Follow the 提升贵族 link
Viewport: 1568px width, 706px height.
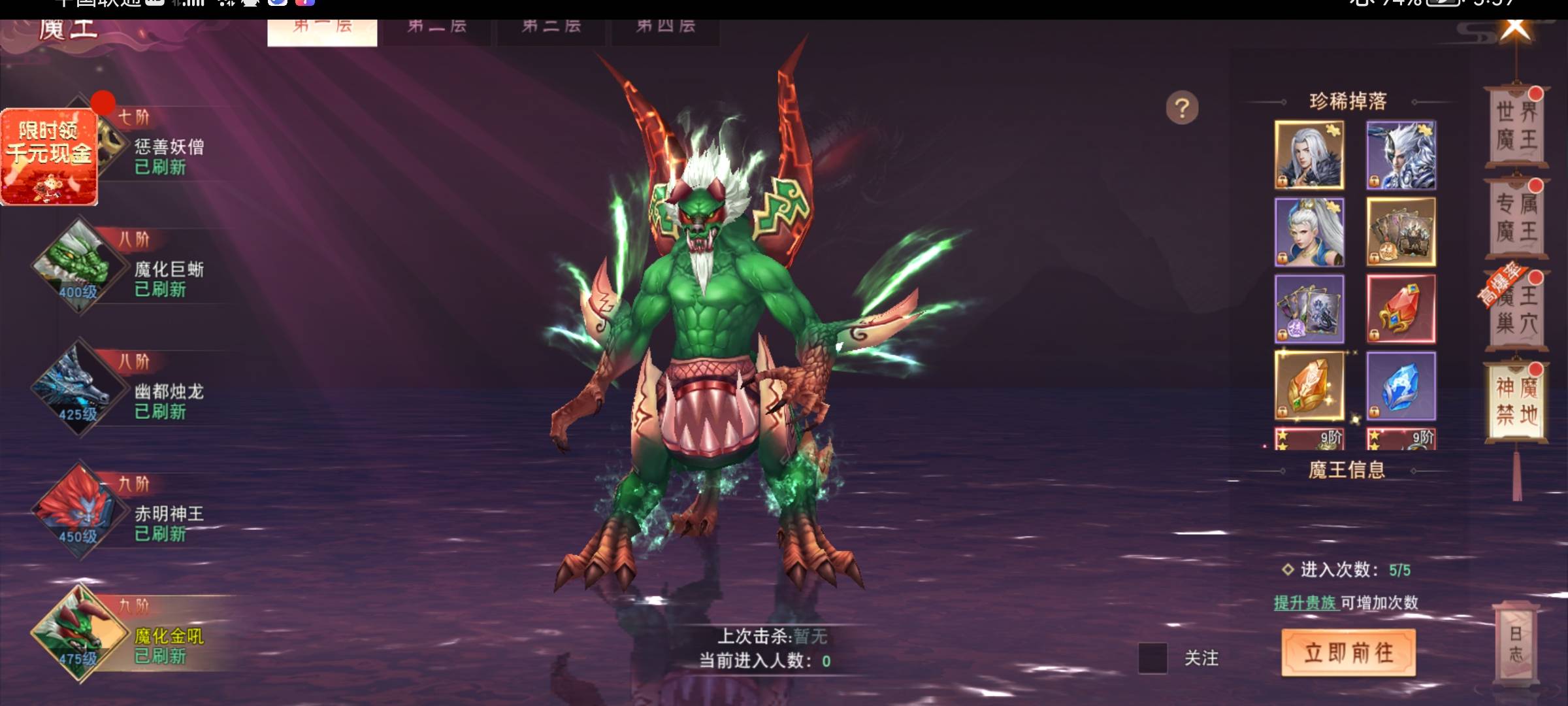point(1305,603)
